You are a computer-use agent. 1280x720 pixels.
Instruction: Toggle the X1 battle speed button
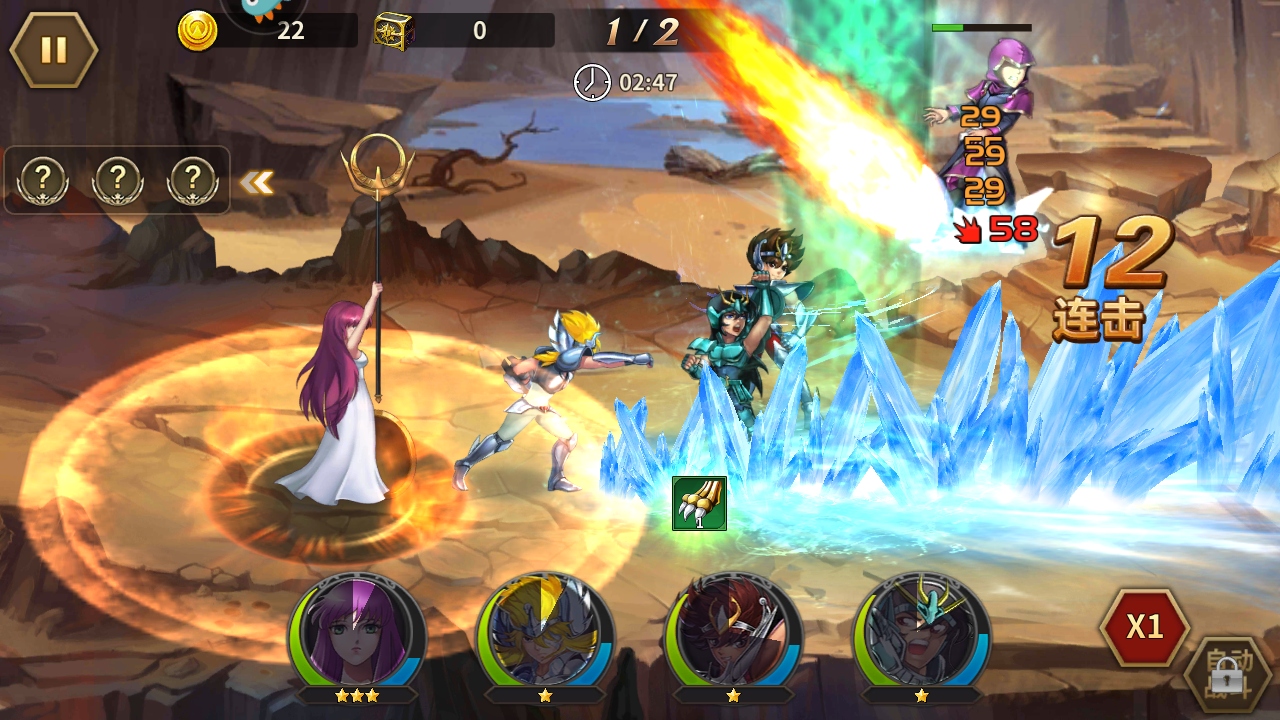click(x=1144, y=627)
